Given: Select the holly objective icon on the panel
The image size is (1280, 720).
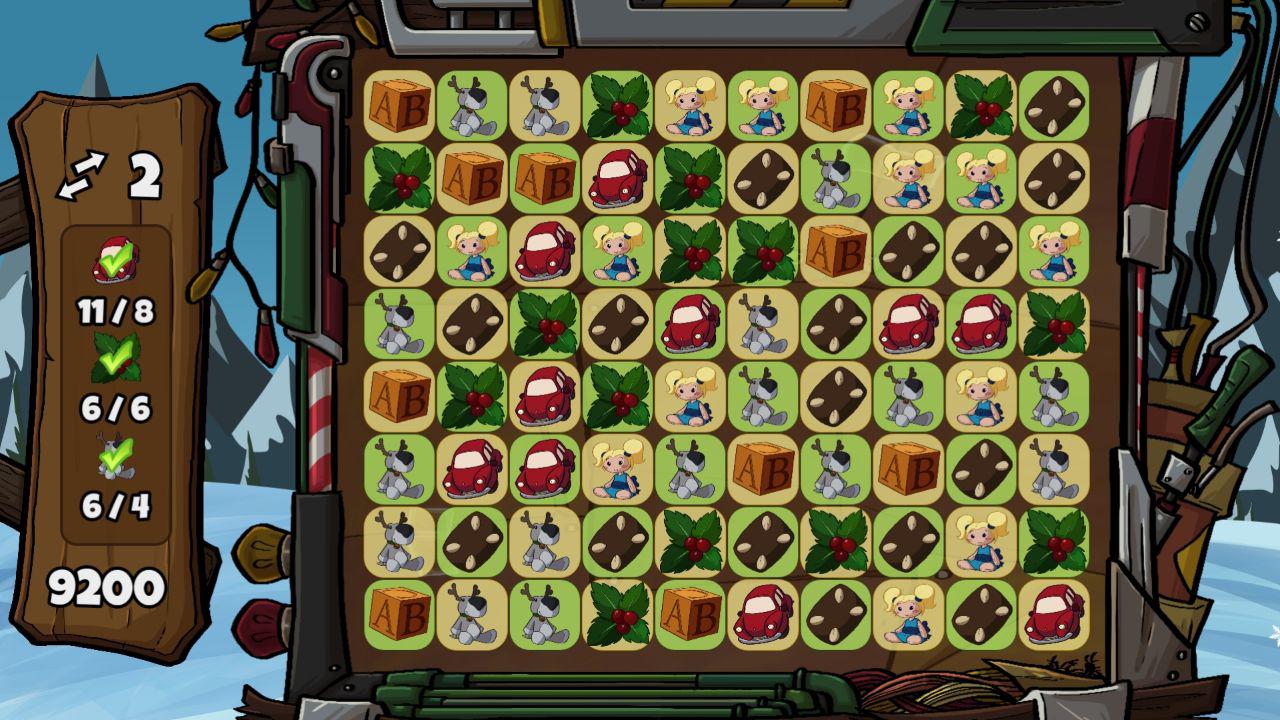Looking at the screenshot, I should [x=116, y=358].
